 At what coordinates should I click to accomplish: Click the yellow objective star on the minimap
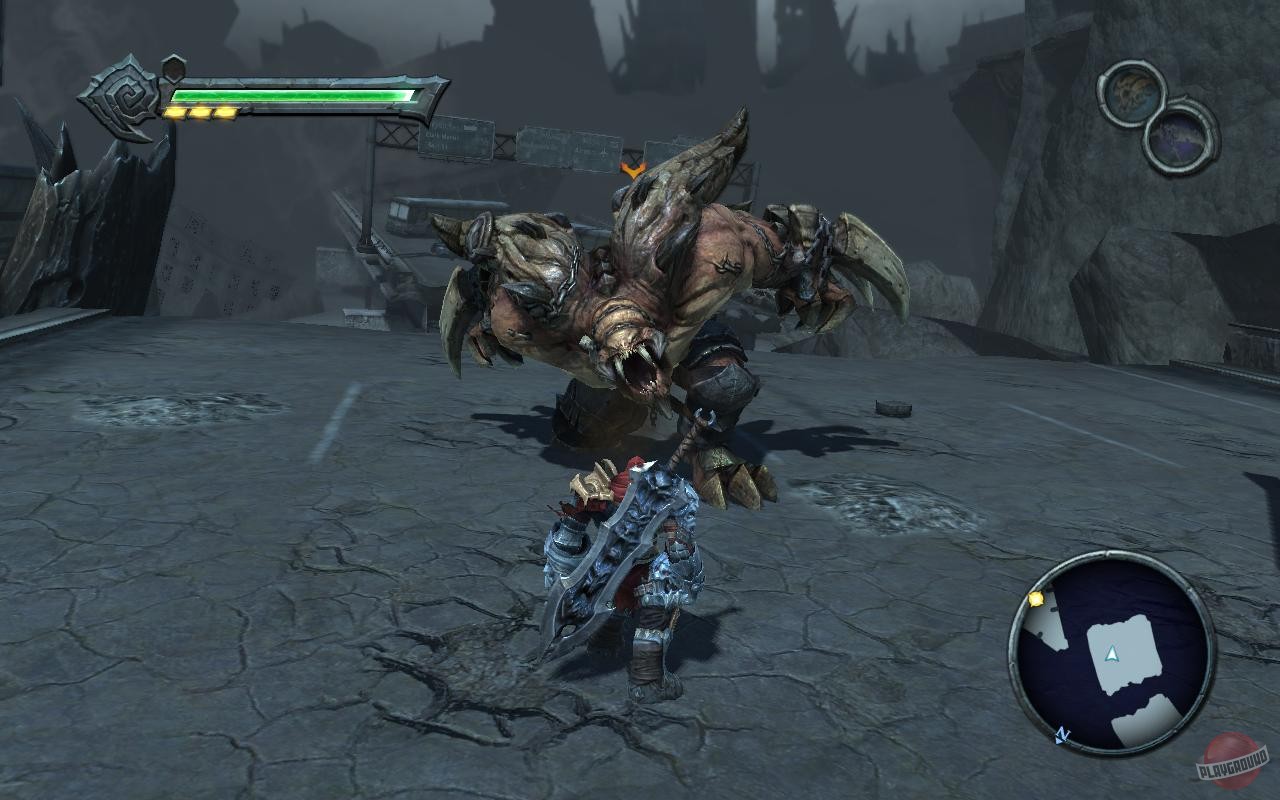[1036, 600]
